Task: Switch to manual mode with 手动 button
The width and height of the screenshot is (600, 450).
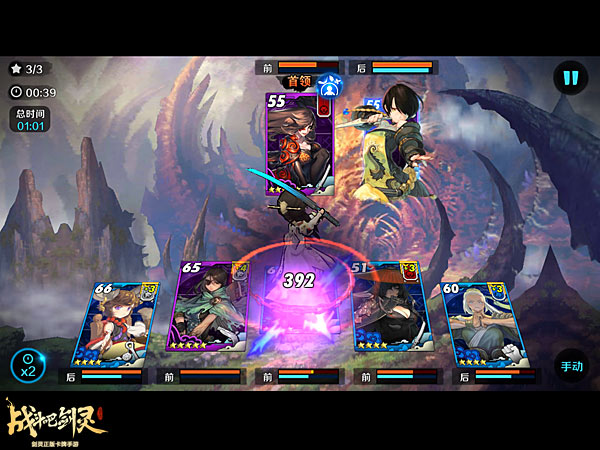Action: pos(570,367)
